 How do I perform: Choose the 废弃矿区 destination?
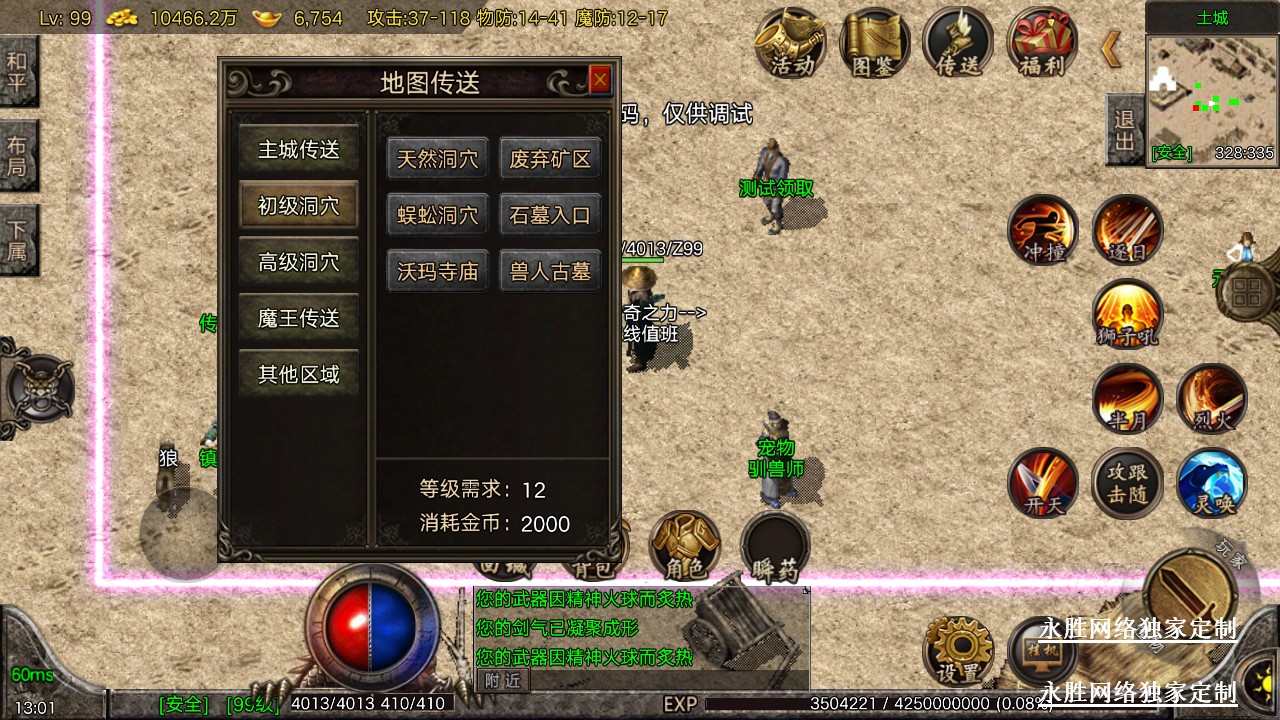tap(550, 159)
